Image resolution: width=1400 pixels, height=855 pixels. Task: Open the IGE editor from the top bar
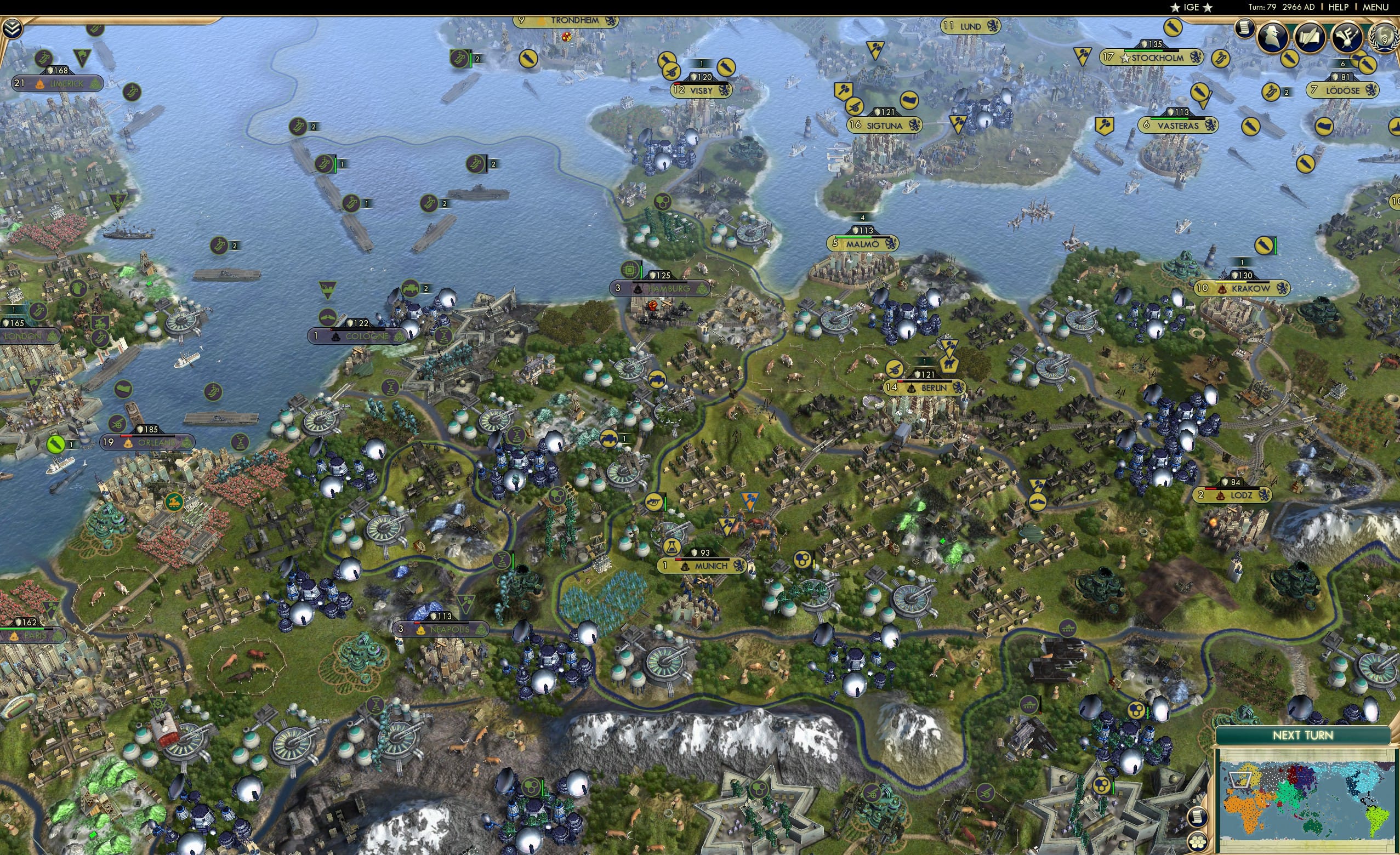pos(1191,7)
